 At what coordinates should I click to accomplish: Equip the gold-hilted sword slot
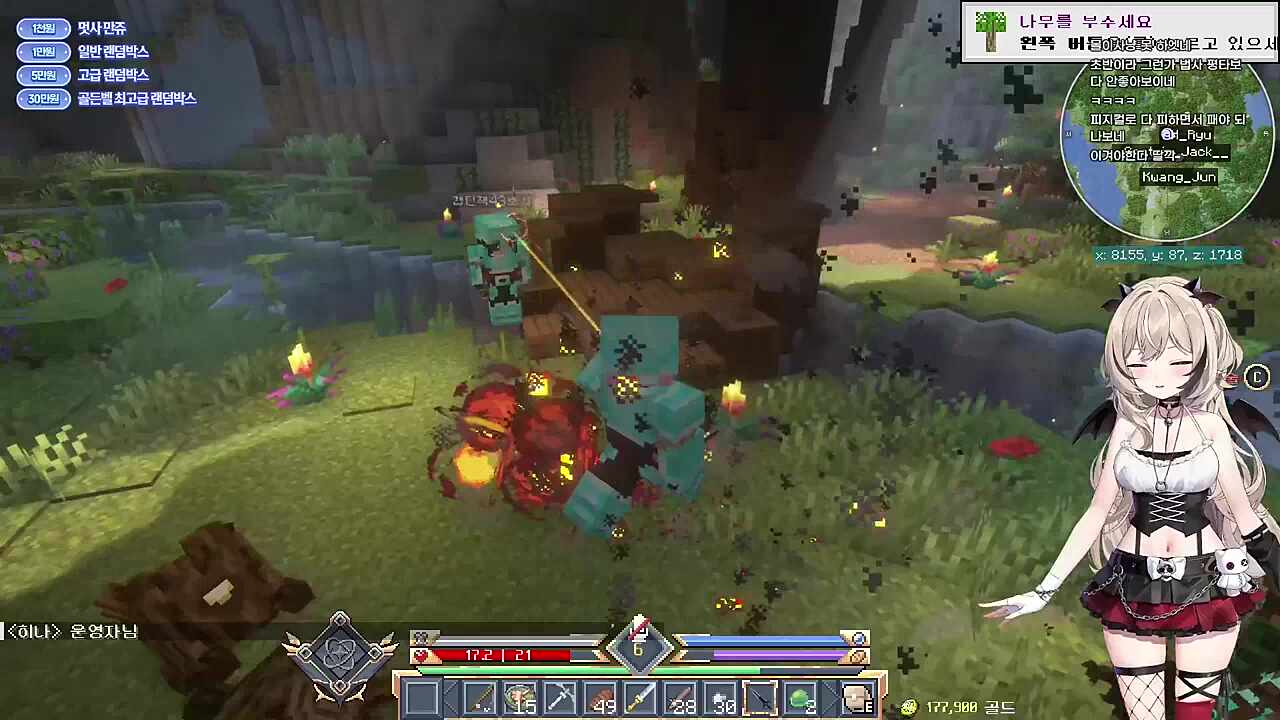tap(640, 697)
